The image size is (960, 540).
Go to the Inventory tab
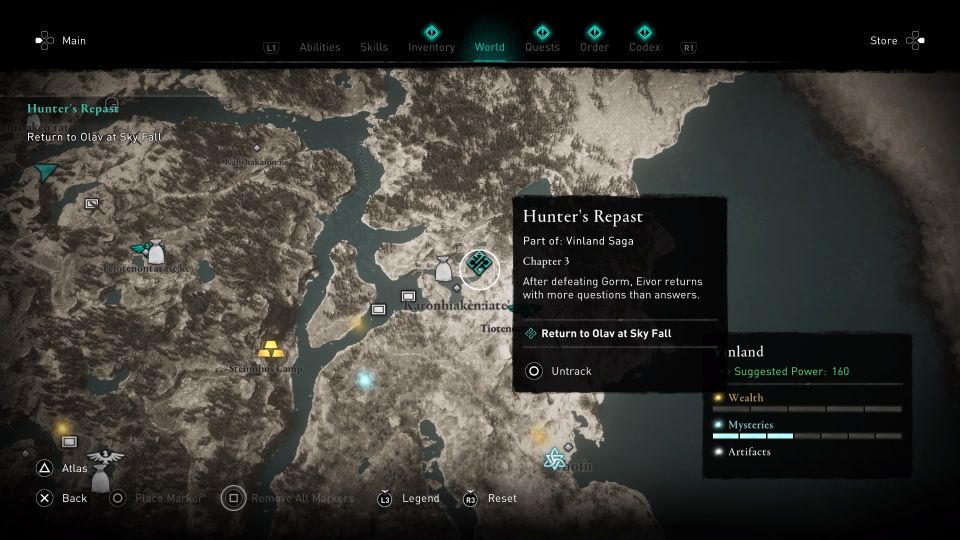click(x=431, y=46)
